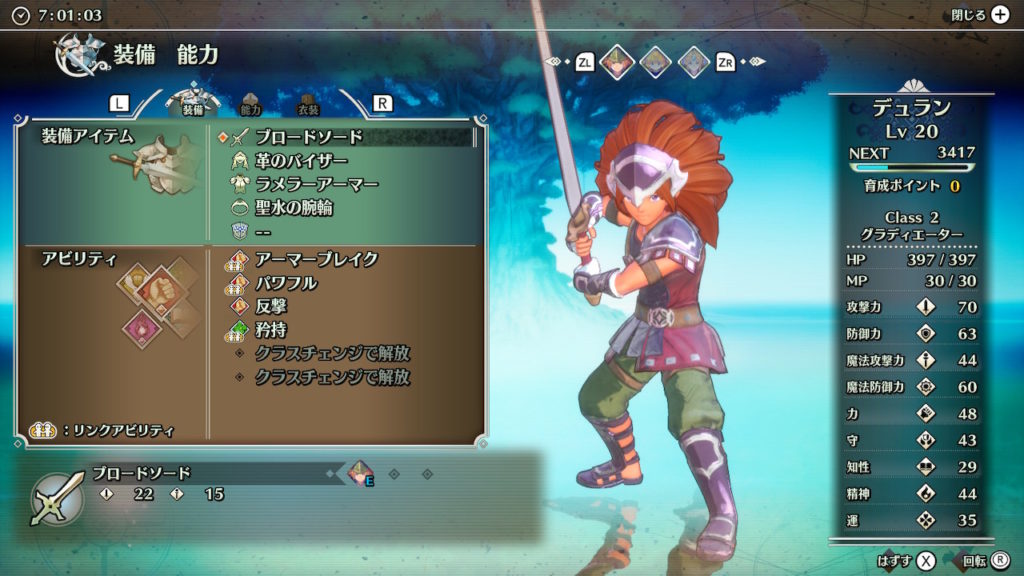This screenshot has height=576, width=1024.
Task: Select the 矜持 ability entry
Action: point(270,330)
